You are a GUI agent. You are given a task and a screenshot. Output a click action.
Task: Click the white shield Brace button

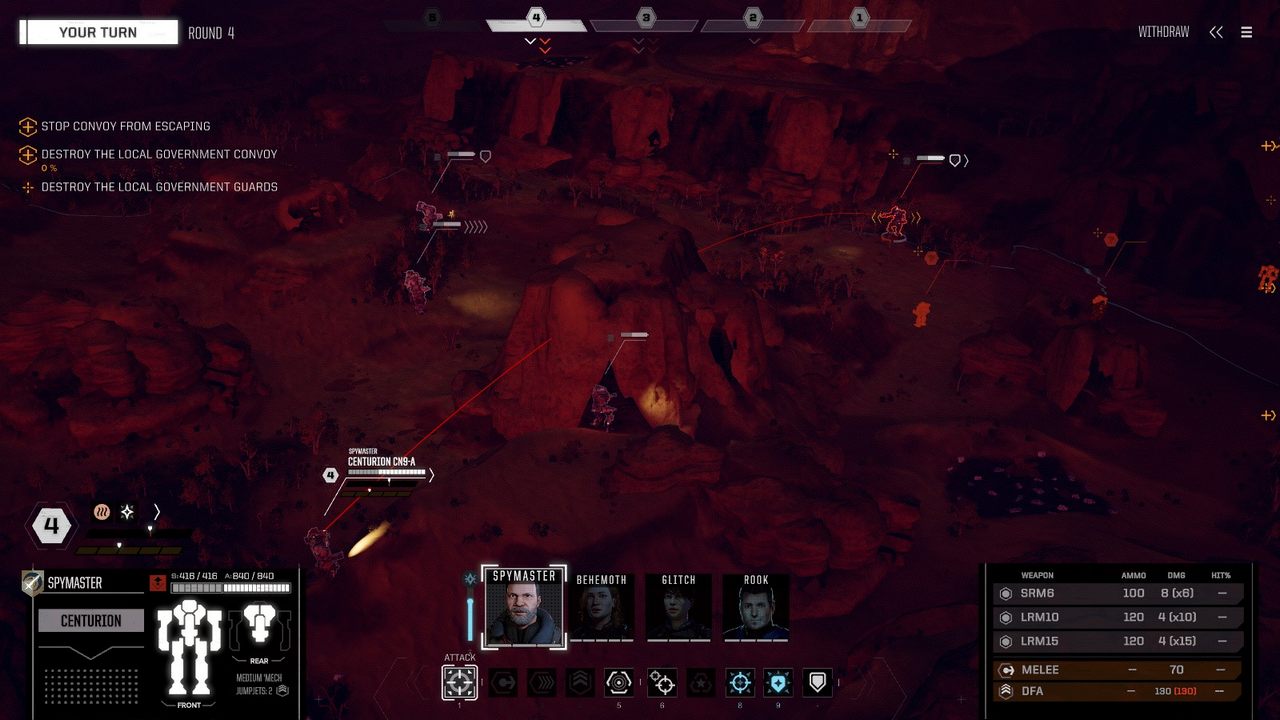click(x=818, y=683)
